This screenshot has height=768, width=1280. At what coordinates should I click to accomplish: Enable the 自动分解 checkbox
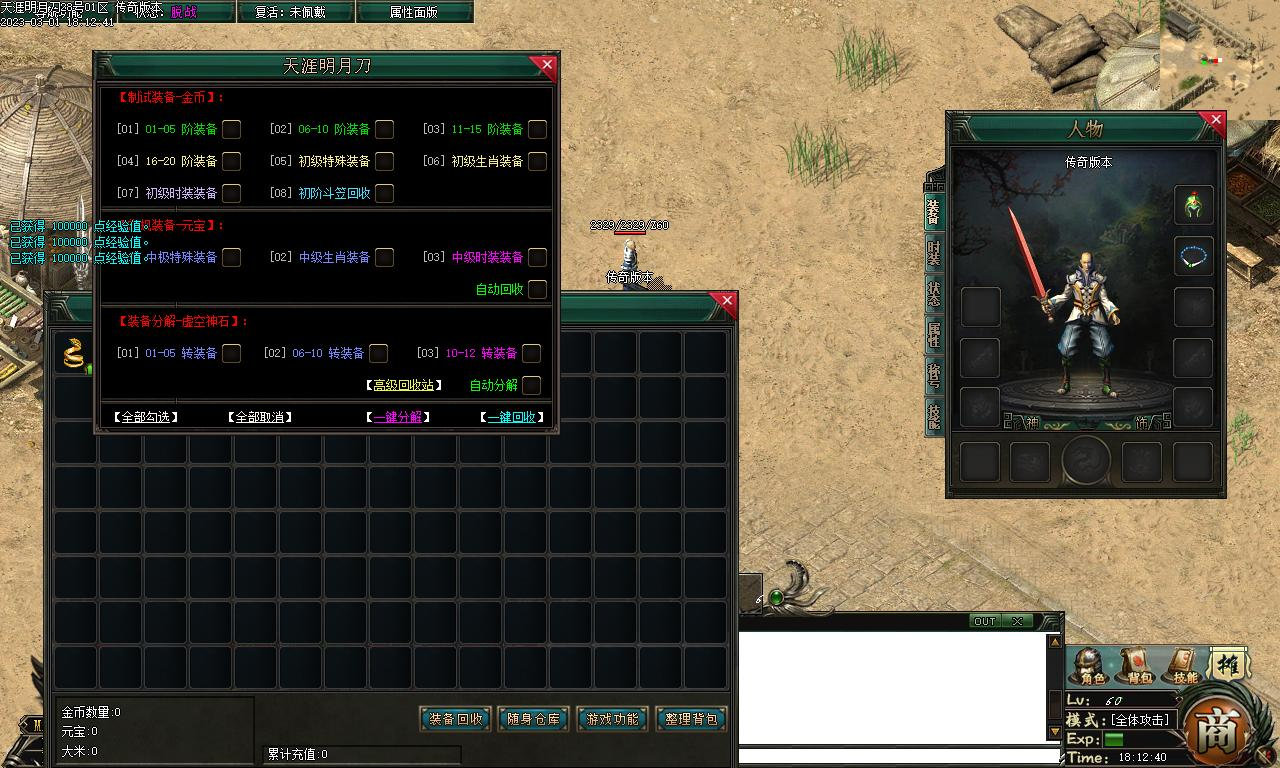[531, 385]
